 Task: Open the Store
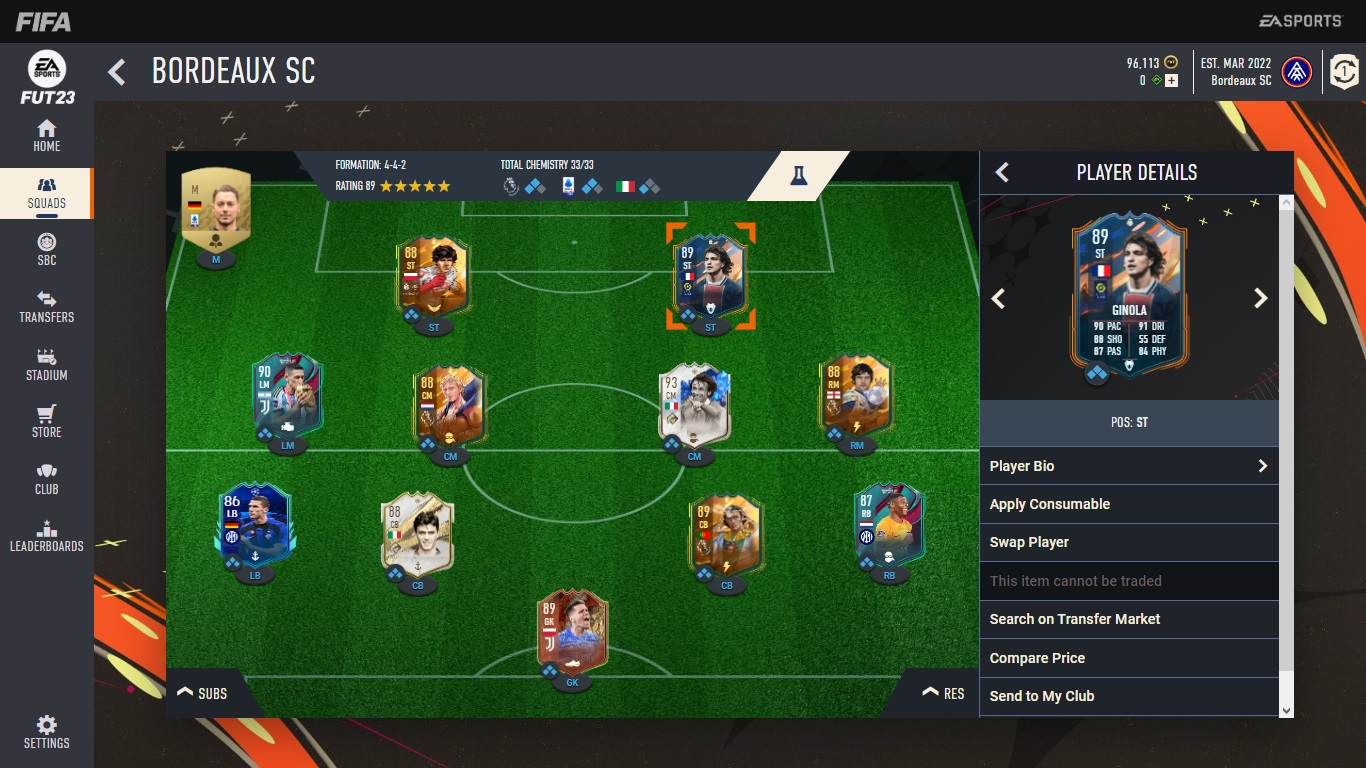46,422
